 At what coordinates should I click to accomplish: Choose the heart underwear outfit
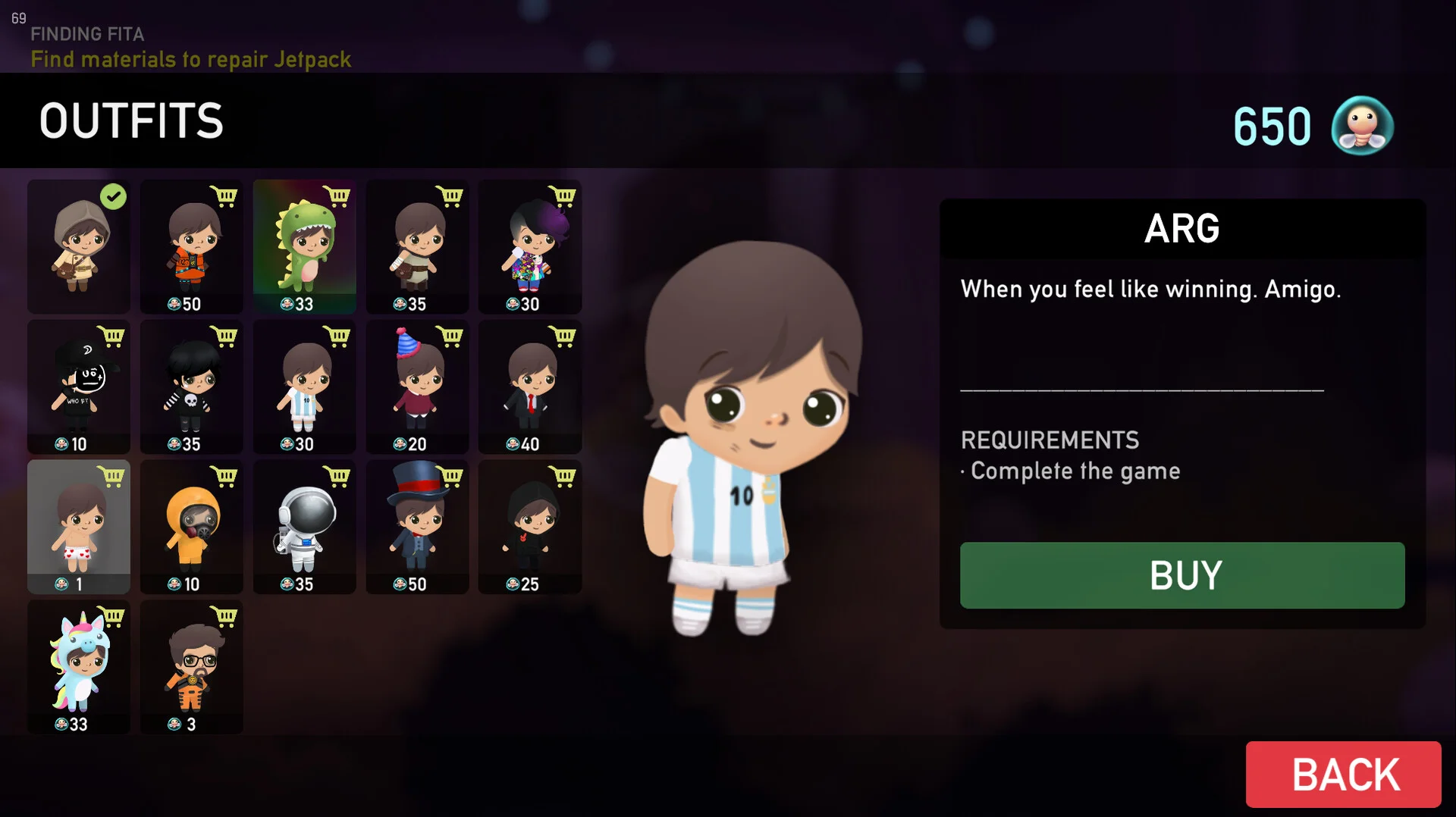pos(79,527)
